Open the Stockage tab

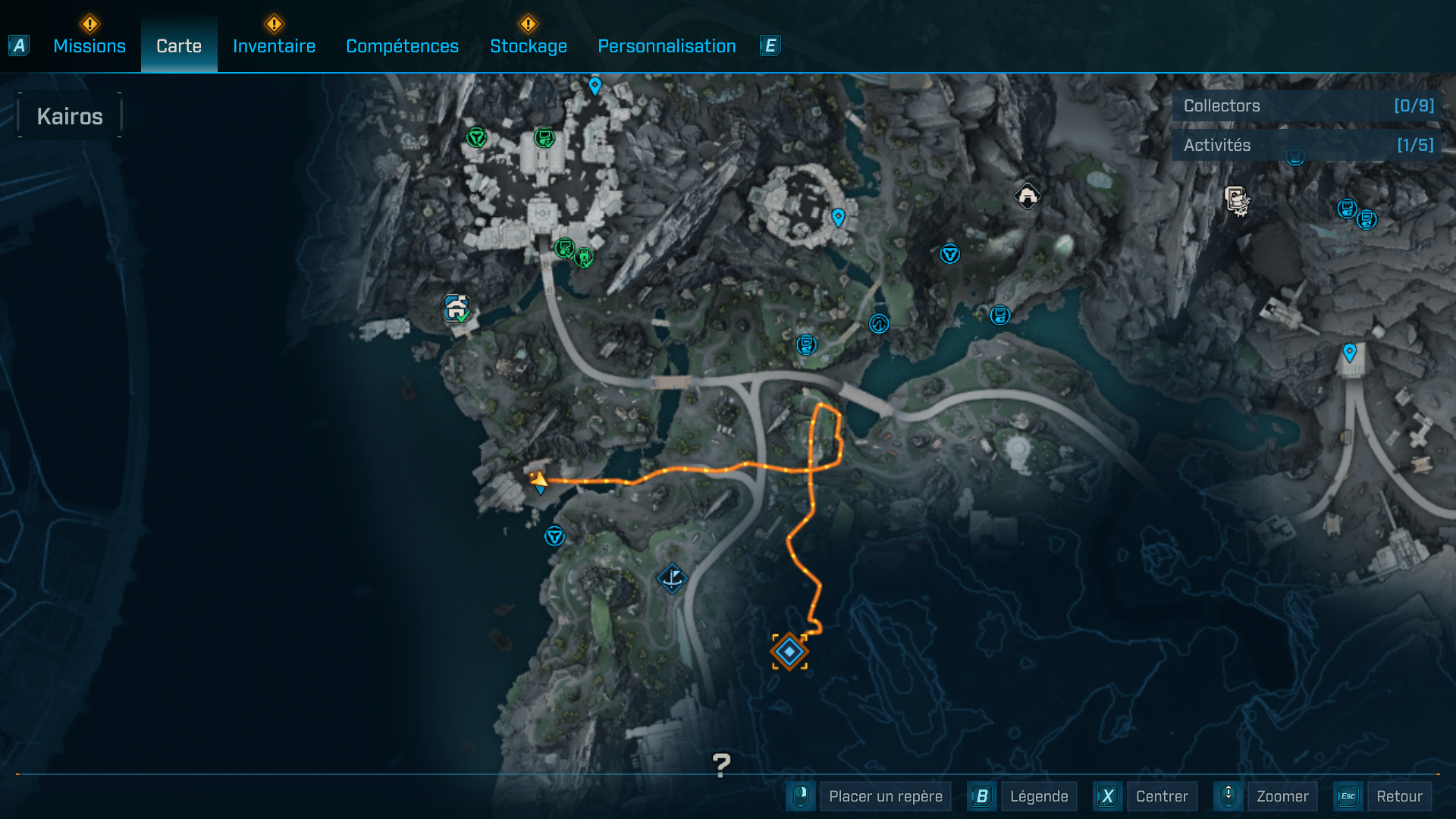point(529,46)
